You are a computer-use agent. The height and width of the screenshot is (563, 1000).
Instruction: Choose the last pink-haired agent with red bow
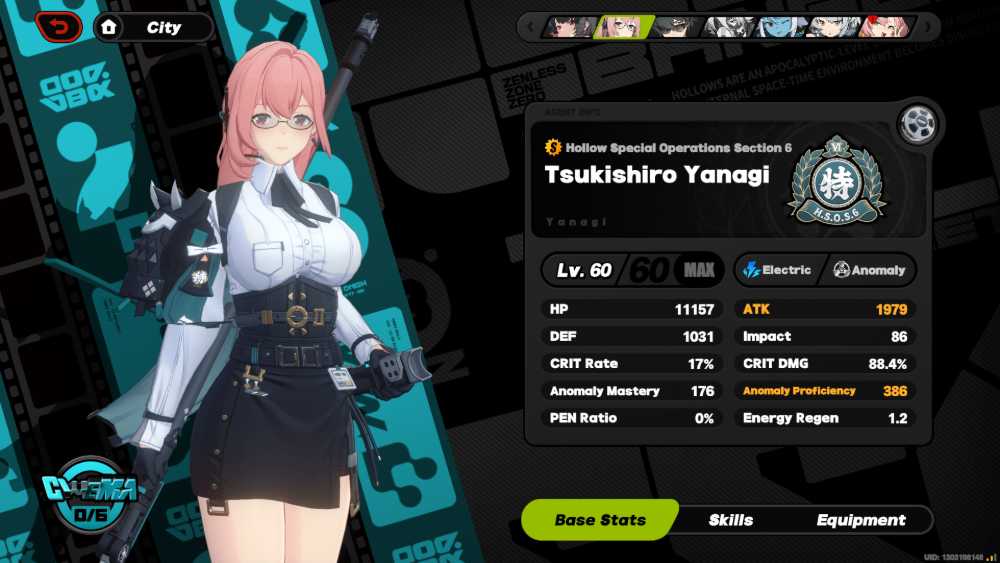(x=885, y=26)
